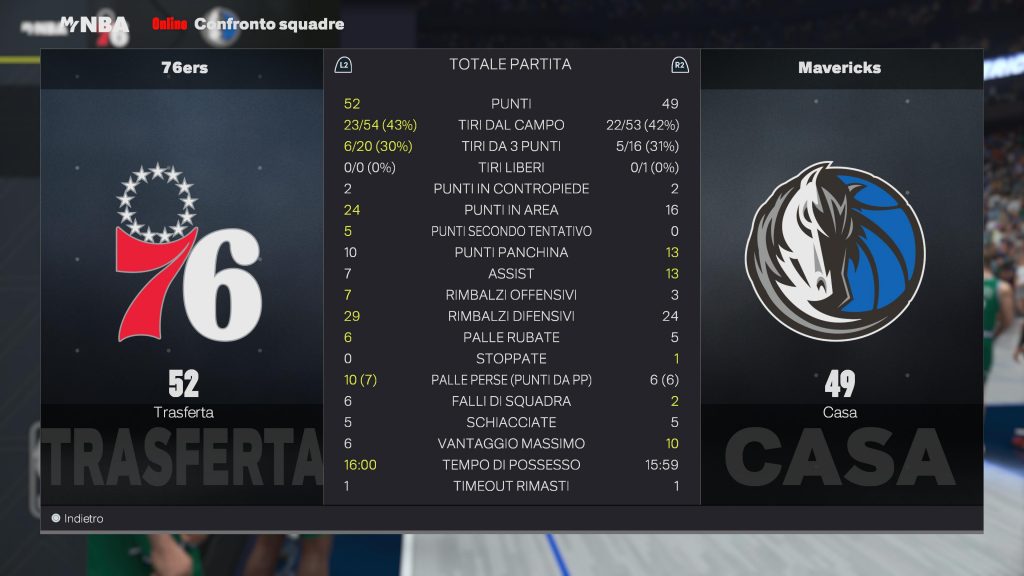The height and width of the screenshot is (576, 1024).
Task: Go back with the Indietro button
Action: [x=78, y=519]
